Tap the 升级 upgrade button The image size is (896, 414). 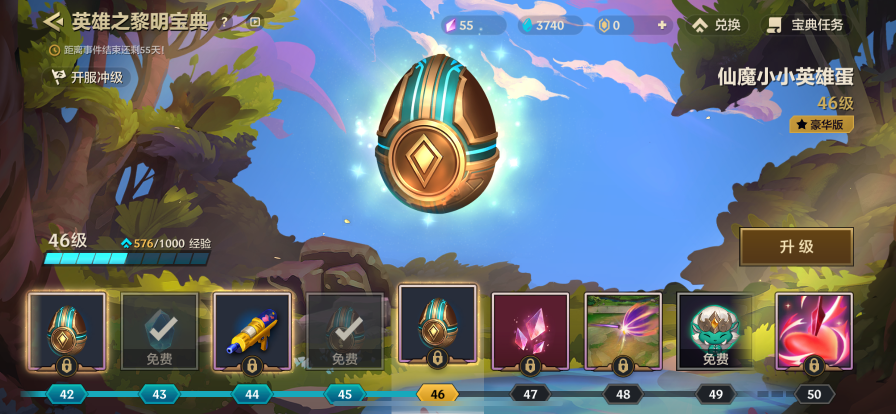796,247
